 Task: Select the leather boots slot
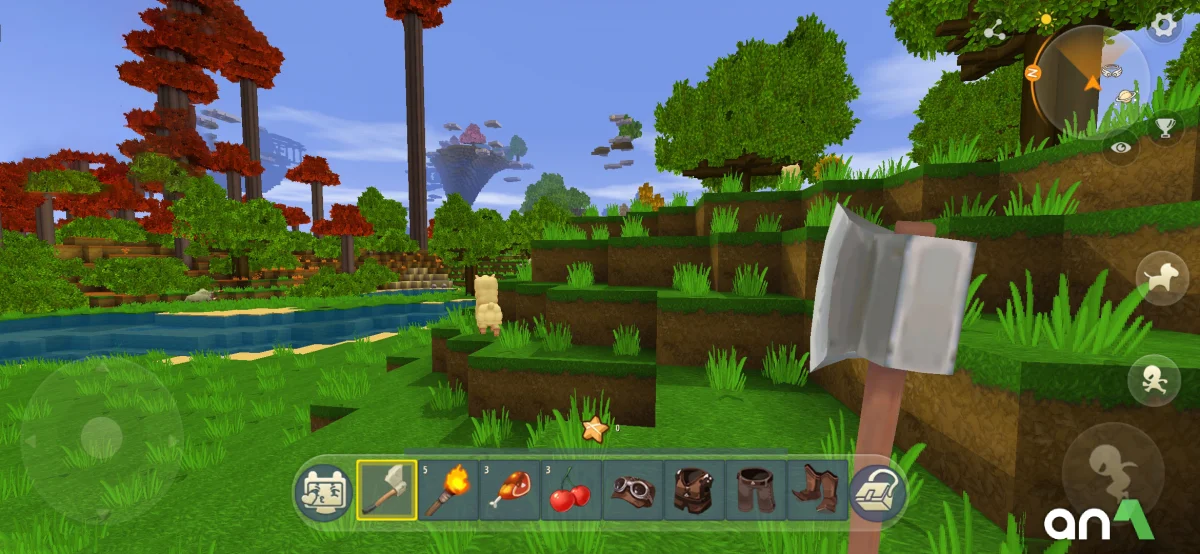click(817, 490)
